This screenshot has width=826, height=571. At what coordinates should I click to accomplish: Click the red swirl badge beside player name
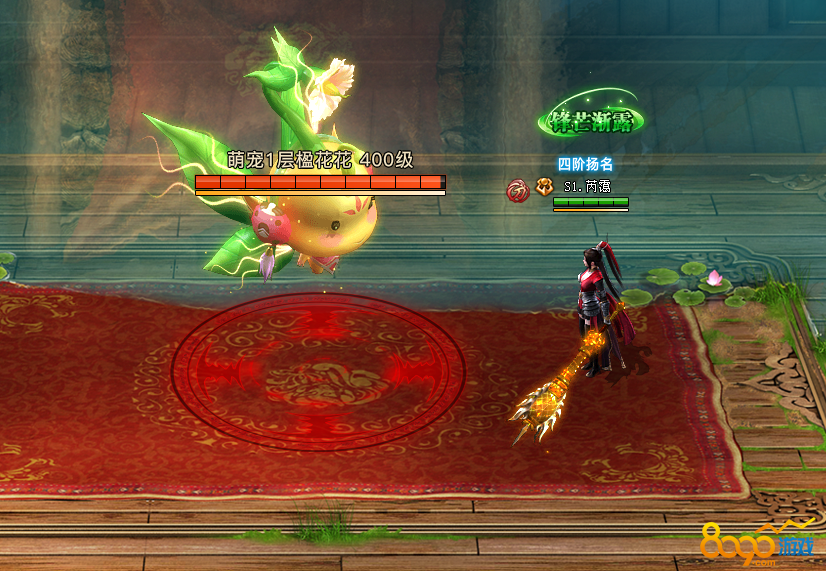(518, 187)
